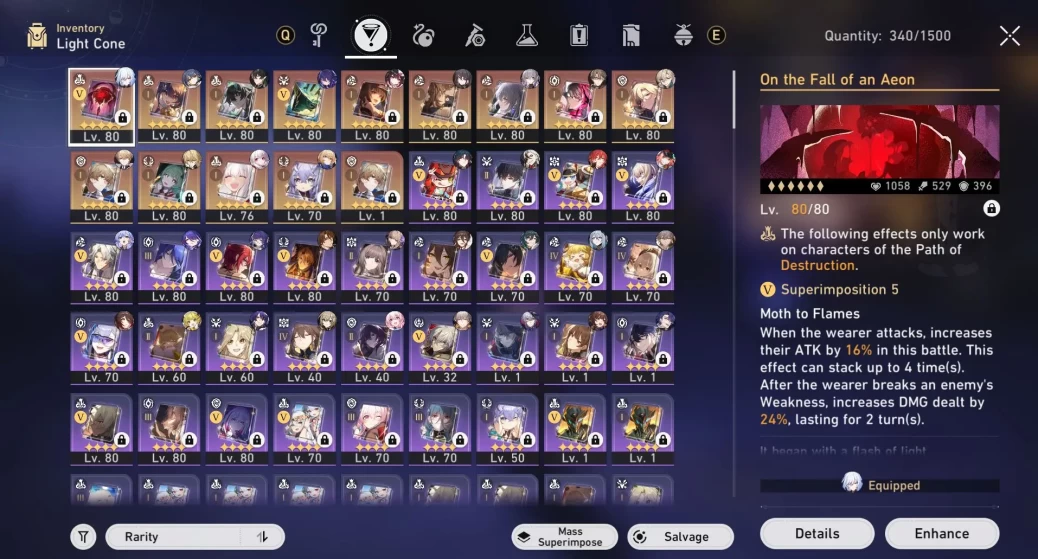Enhance the selected Light Cone
Screen dimensions: 1038x559
click(941, 533)
